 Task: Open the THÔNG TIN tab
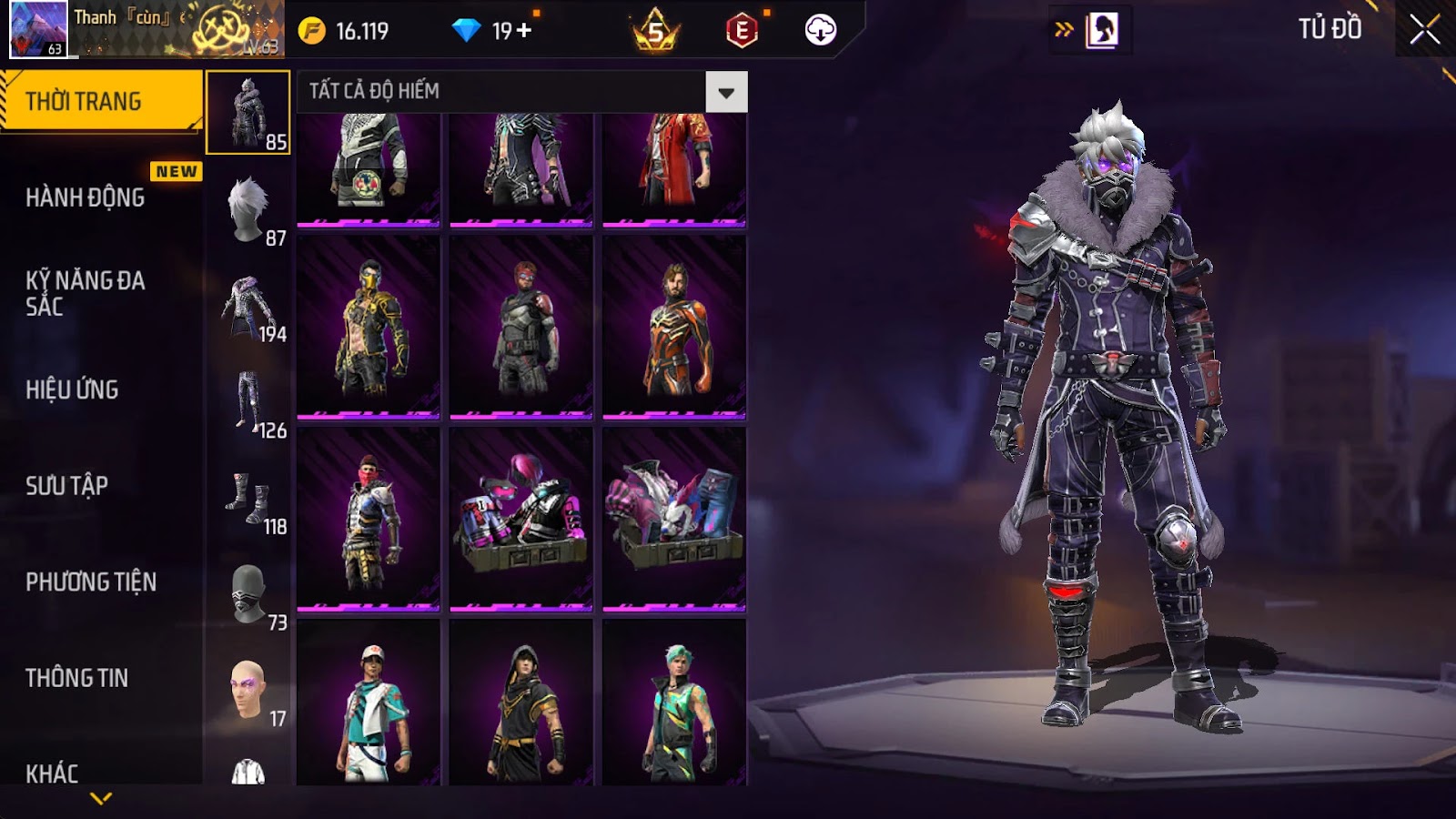click(x=77, y=678)
